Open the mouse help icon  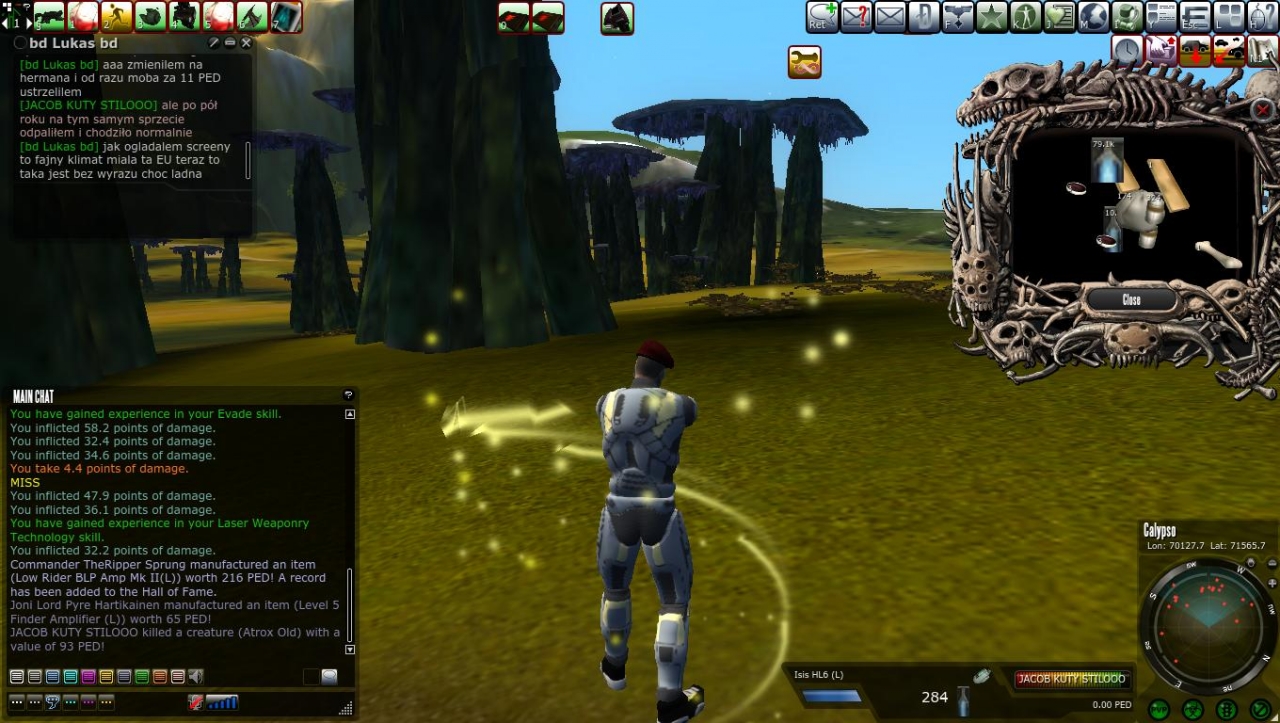click(x=1262, y=17)
